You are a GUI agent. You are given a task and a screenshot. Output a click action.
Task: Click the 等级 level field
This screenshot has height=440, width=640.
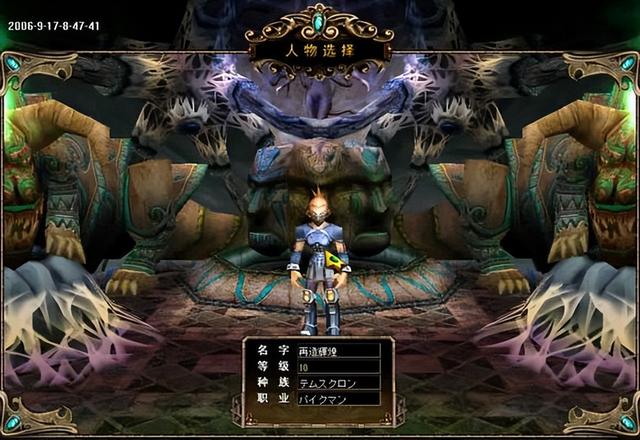(x=338, y=367)
